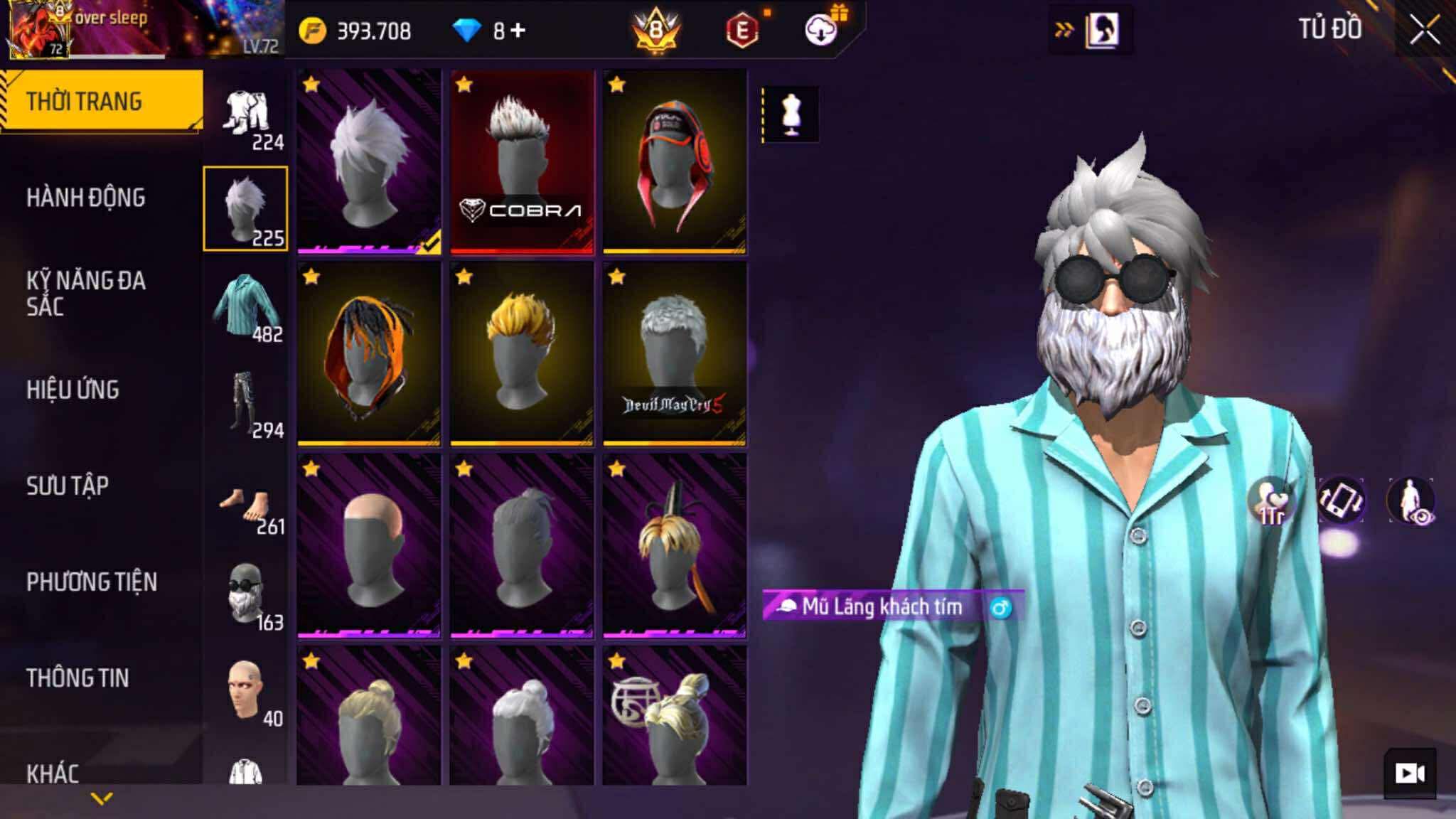Go to the Sưu Tập tab

[x=68, y=486]
